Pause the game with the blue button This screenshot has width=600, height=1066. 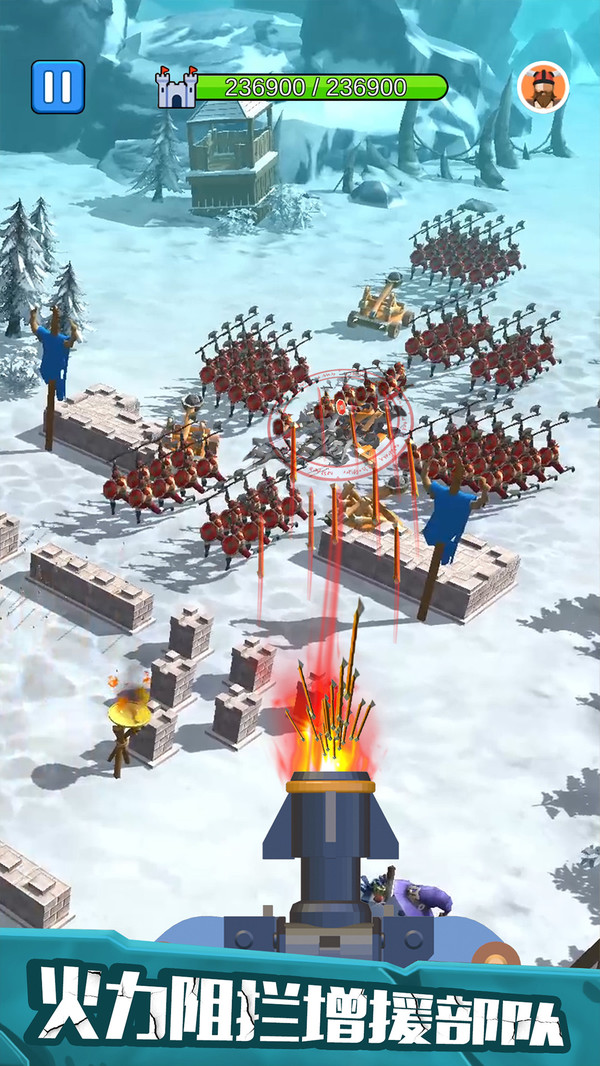[x=58, y=87]
